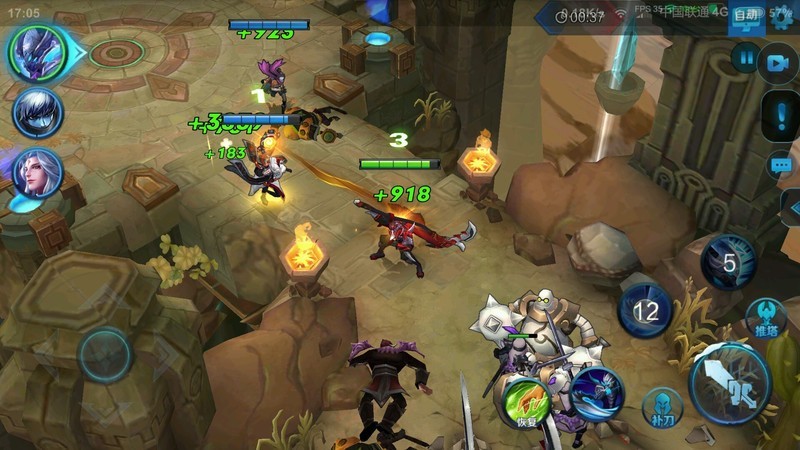Expand the arrow panel below the chat button

[x=790, y=208]
